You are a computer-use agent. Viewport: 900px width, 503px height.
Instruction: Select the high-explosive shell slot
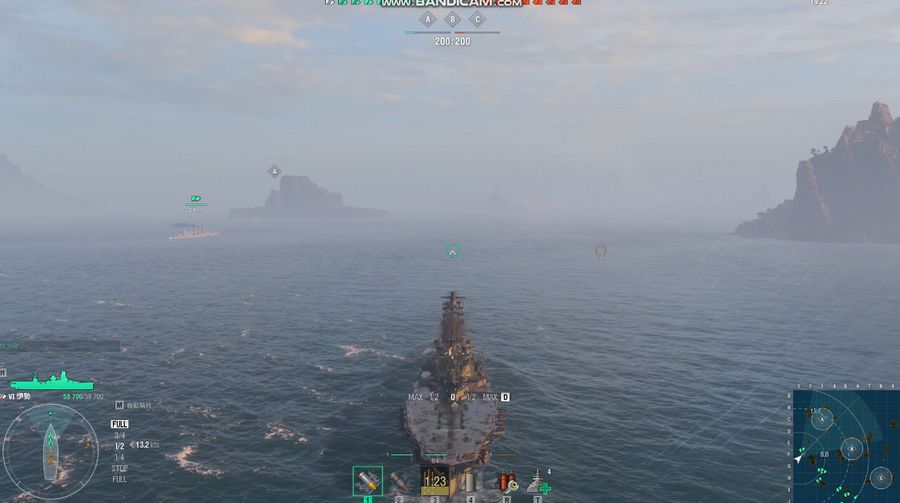coord(367,481)
